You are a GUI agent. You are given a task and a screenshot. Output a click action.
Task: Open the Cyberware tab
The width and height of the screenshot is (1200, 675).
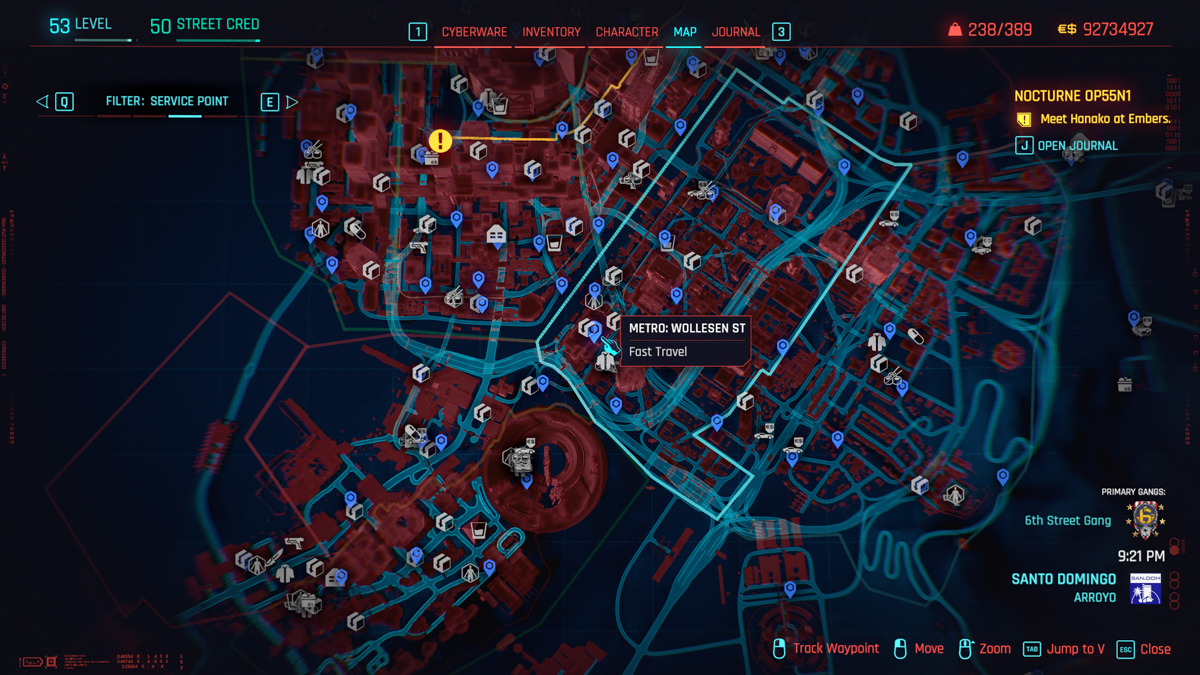point(474,32)
